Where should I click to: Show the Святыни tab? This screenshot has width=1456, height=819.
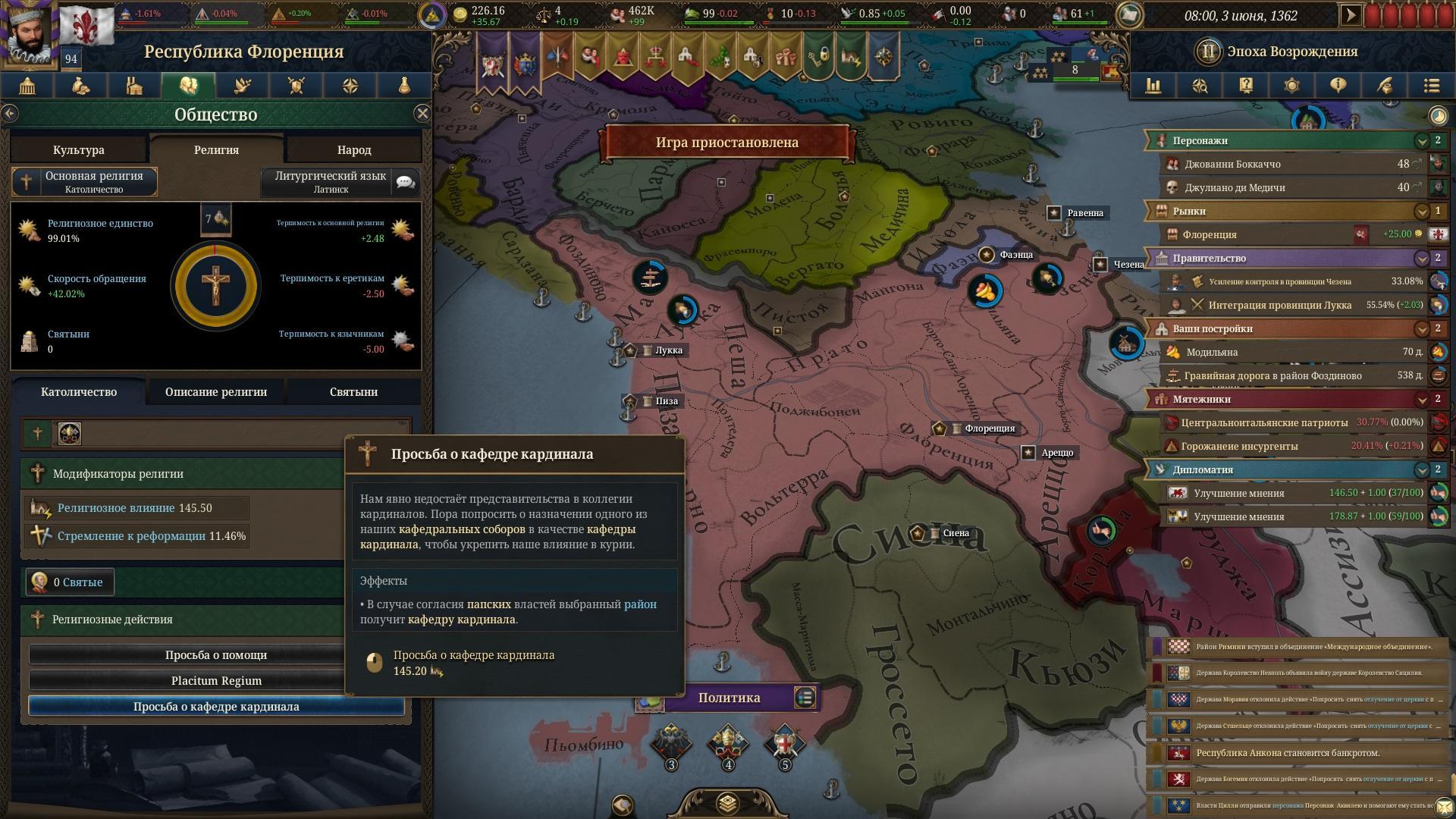[x=353, y=392]
